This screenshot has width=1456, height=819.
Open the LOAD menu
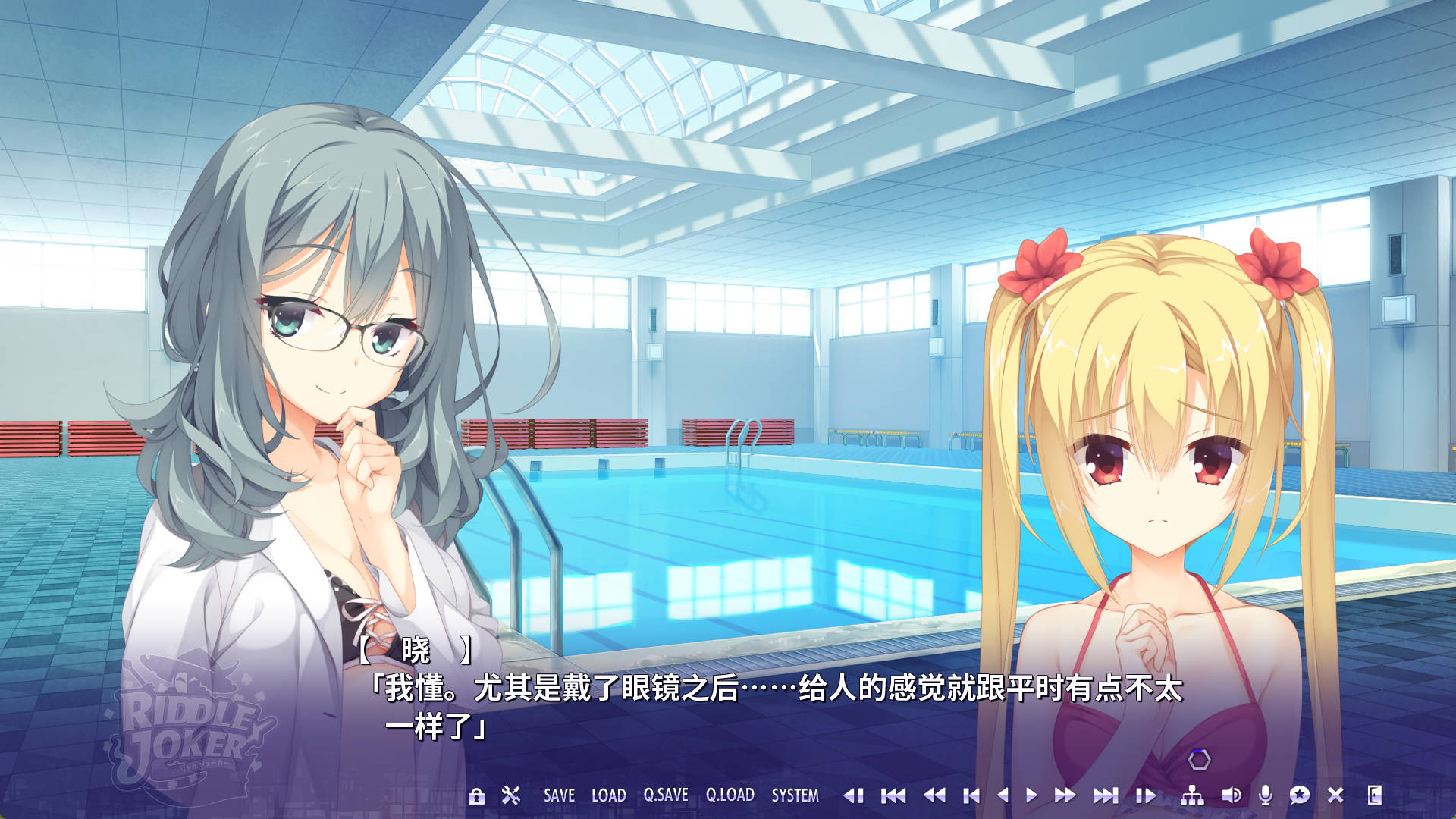click(x=608, y=795)
